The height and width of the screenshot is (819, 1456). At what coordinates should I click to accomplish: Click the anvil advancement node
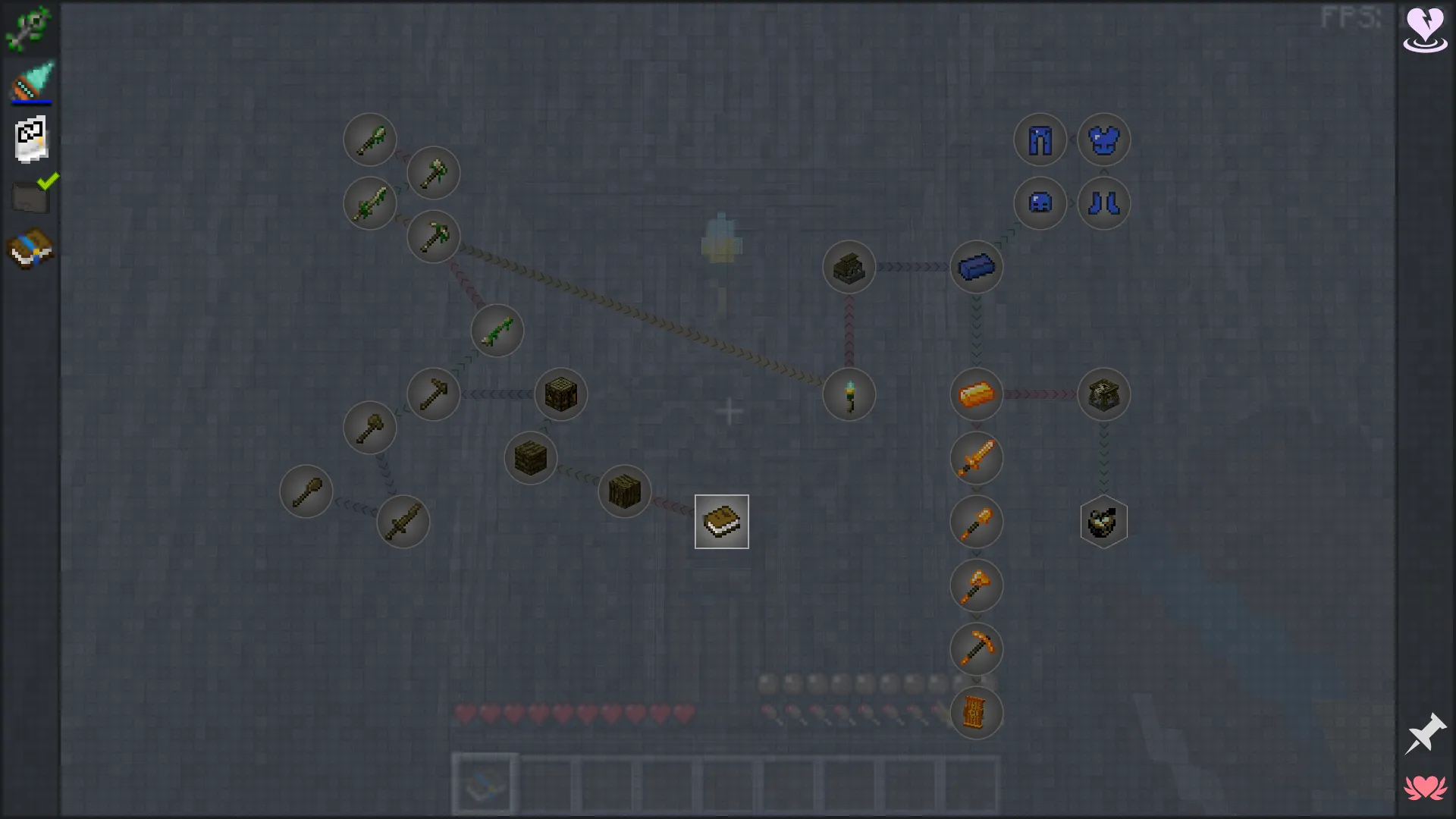pos(1104,394)
